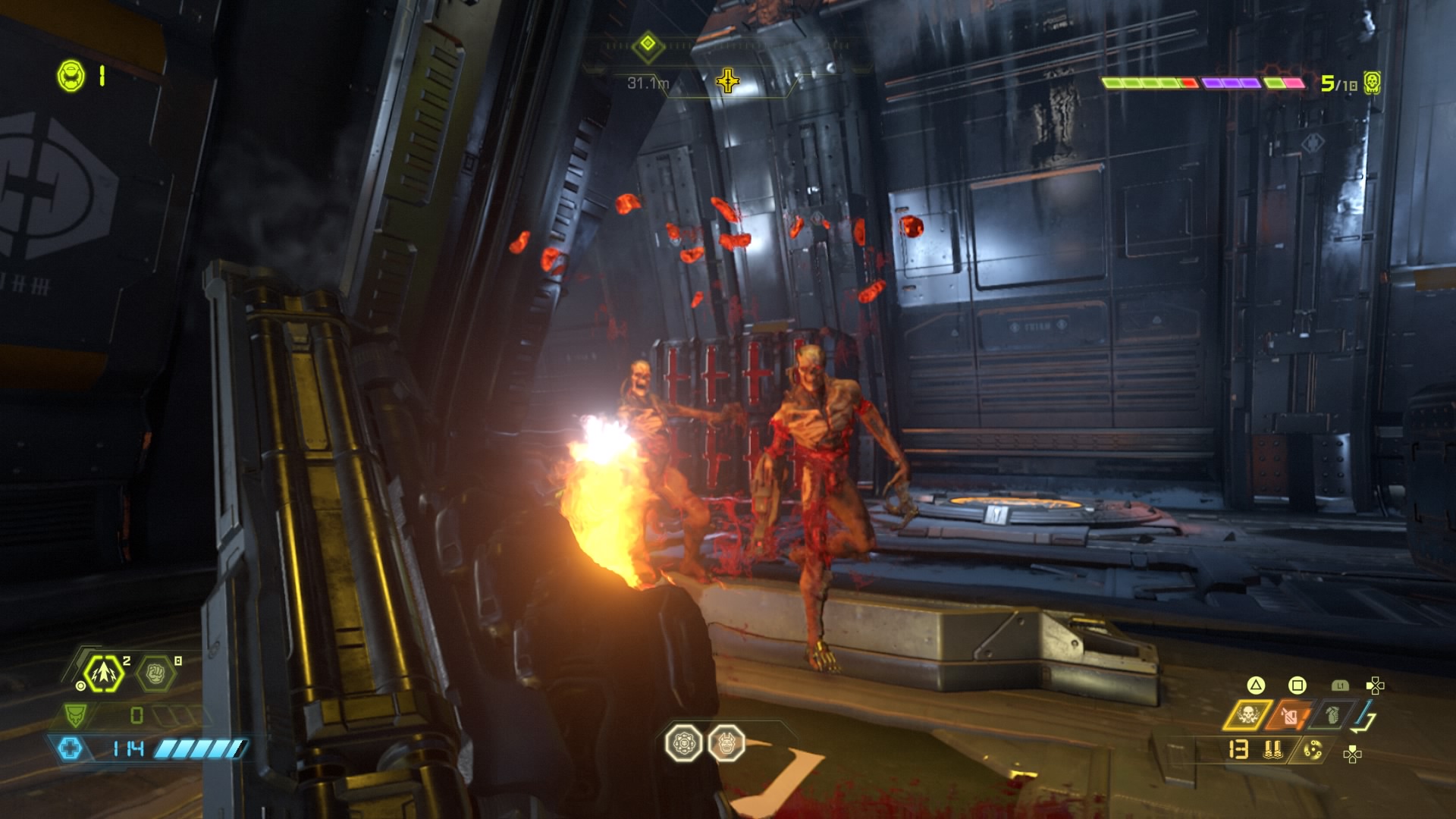
Task: Select the frag grenade equipment slot
Action: pos(1332,715)
